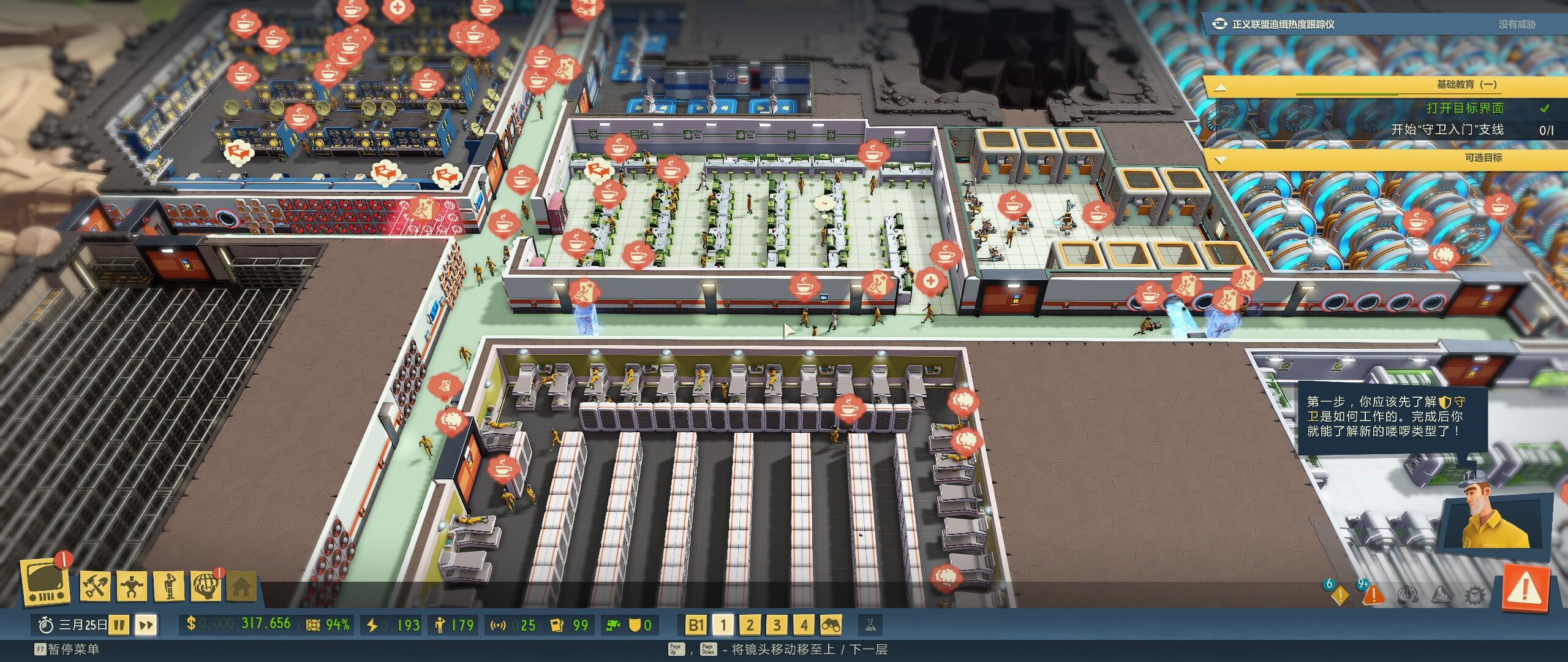Open the world stage globe menu

(206, 586)
